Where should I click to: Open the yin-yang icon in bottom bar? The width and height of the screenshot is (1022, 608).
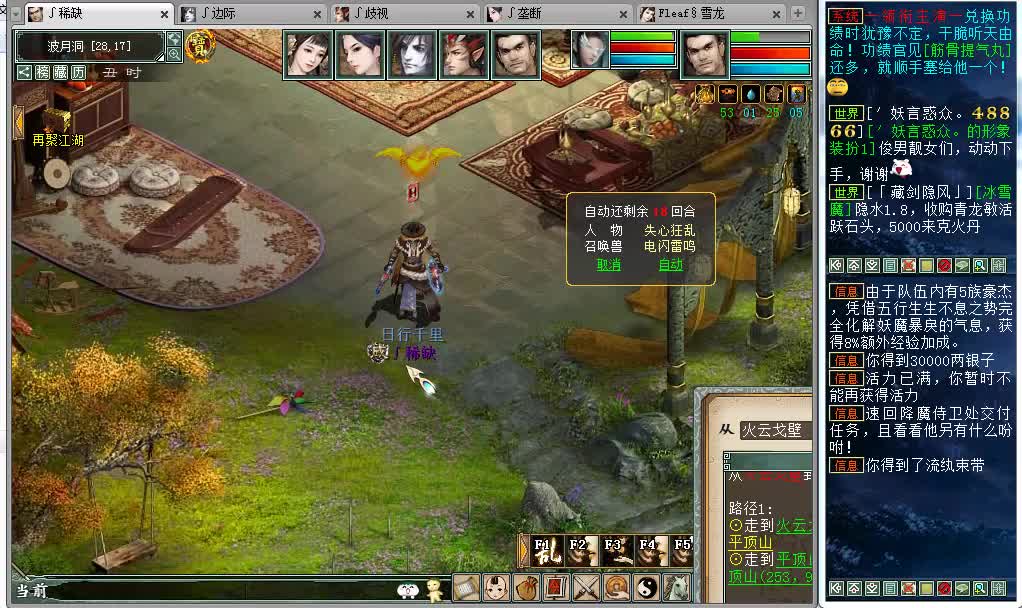pos(646,588)
